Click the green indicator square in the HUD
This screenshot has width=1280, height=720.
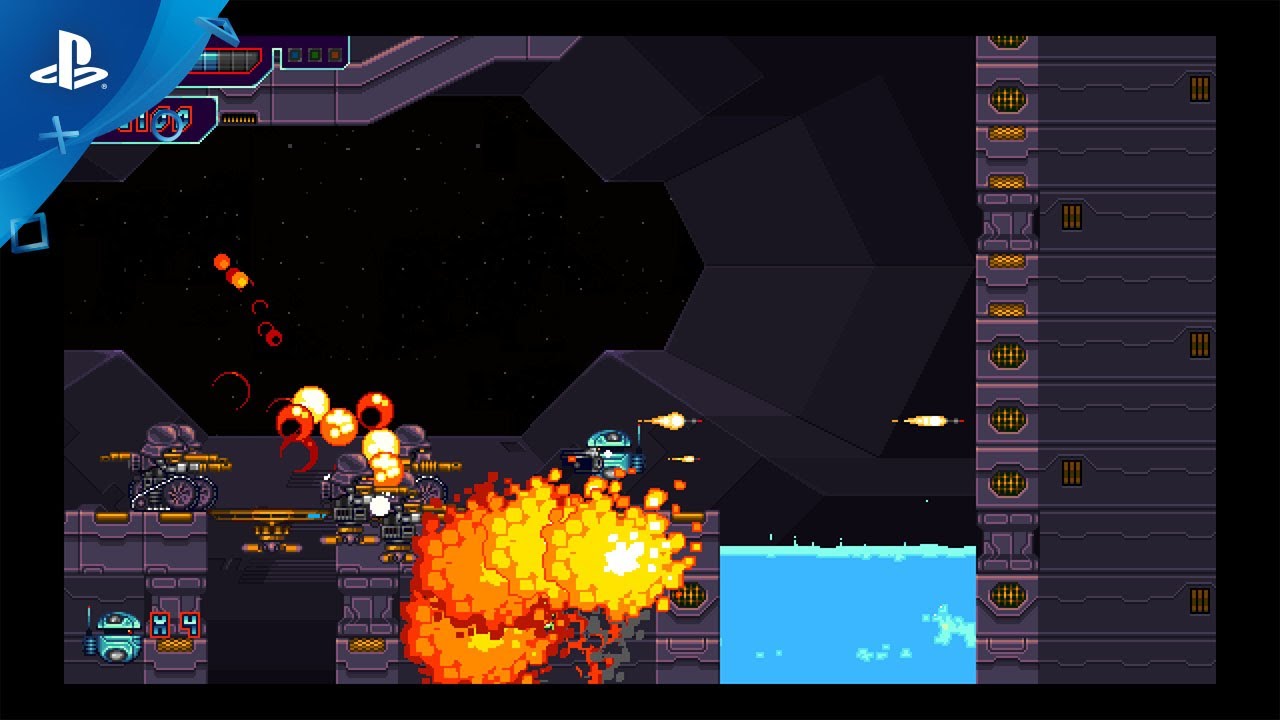point(315,56)
